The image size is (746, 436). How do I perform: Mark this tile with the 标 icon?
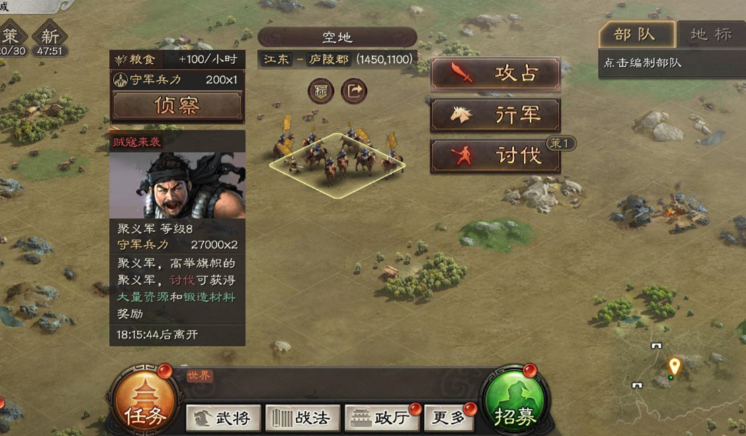320,91
